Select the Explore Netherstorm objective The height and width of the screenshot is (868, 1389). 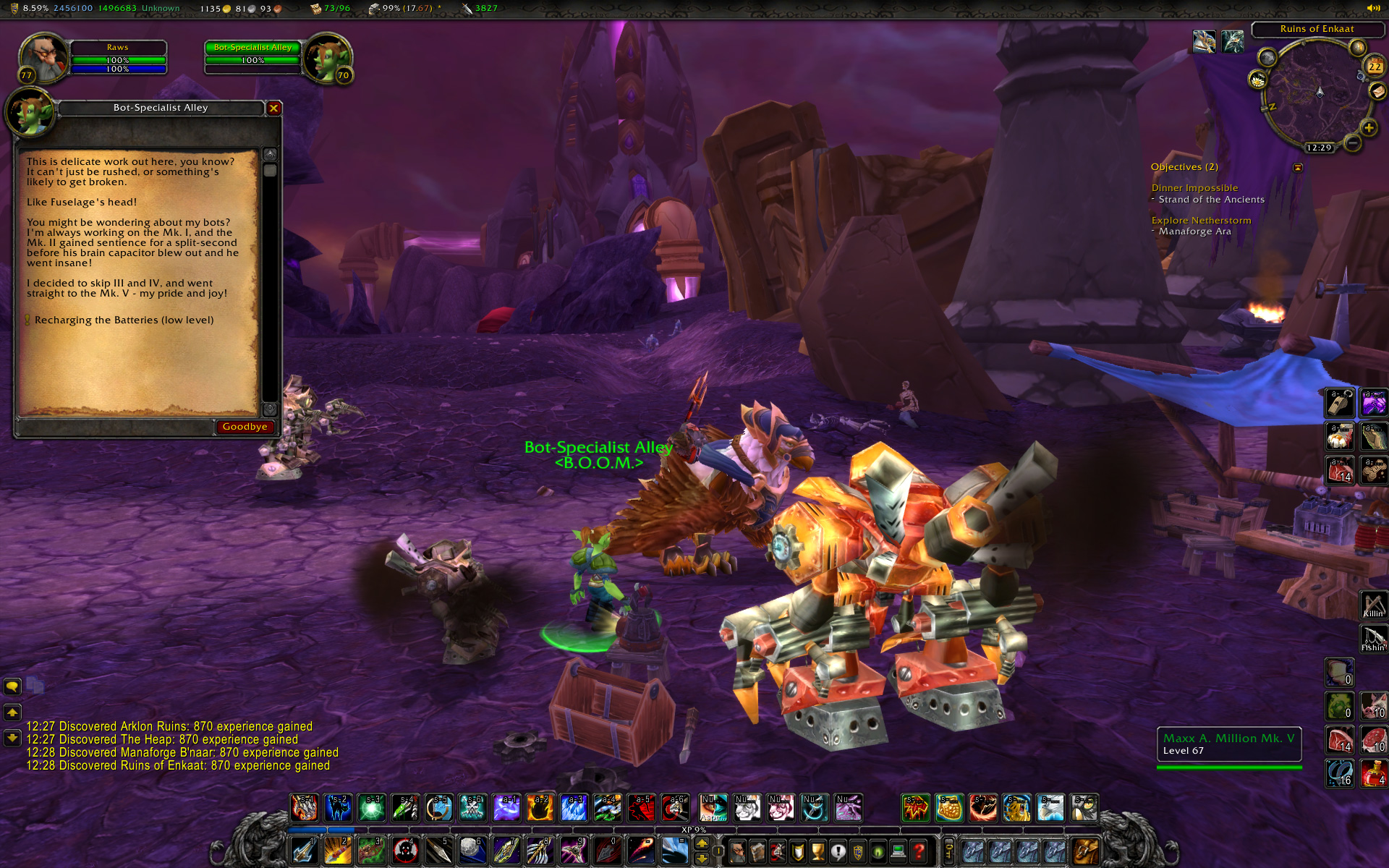(x=1201, y=221)
